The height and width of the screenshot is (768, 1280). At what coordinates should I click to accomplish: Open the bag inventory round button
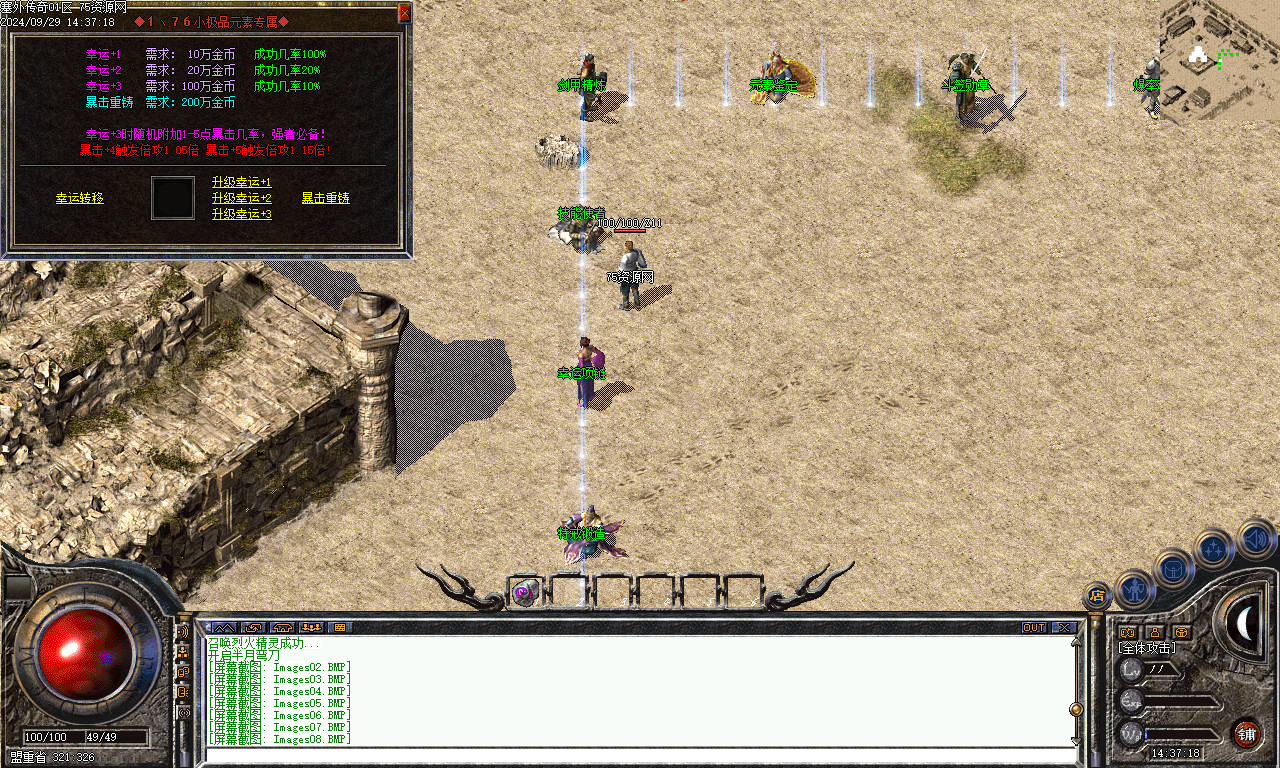tap(1173, 568)
